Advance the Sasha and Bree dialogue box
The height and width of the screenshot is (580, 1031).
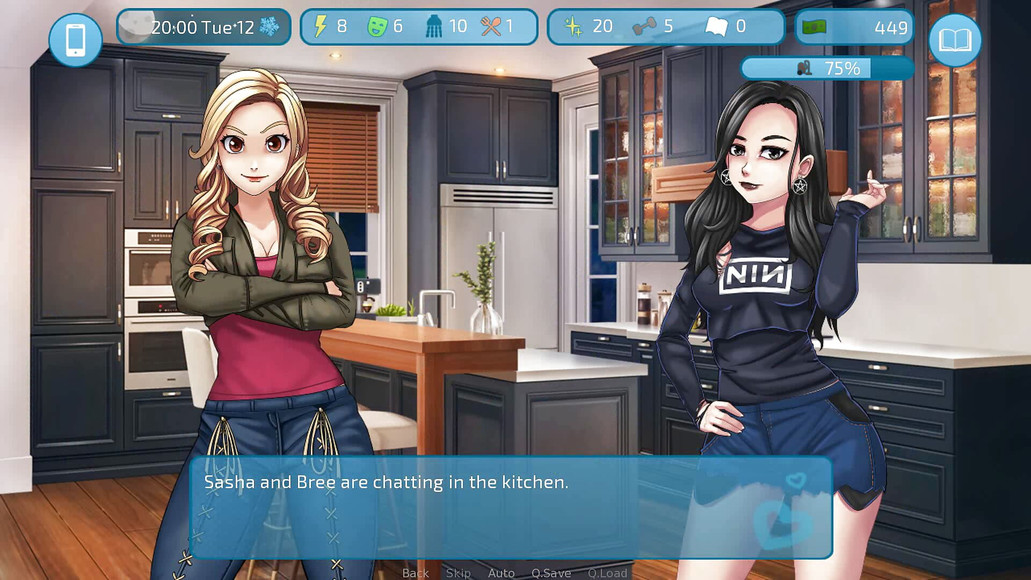coord(510,508)
